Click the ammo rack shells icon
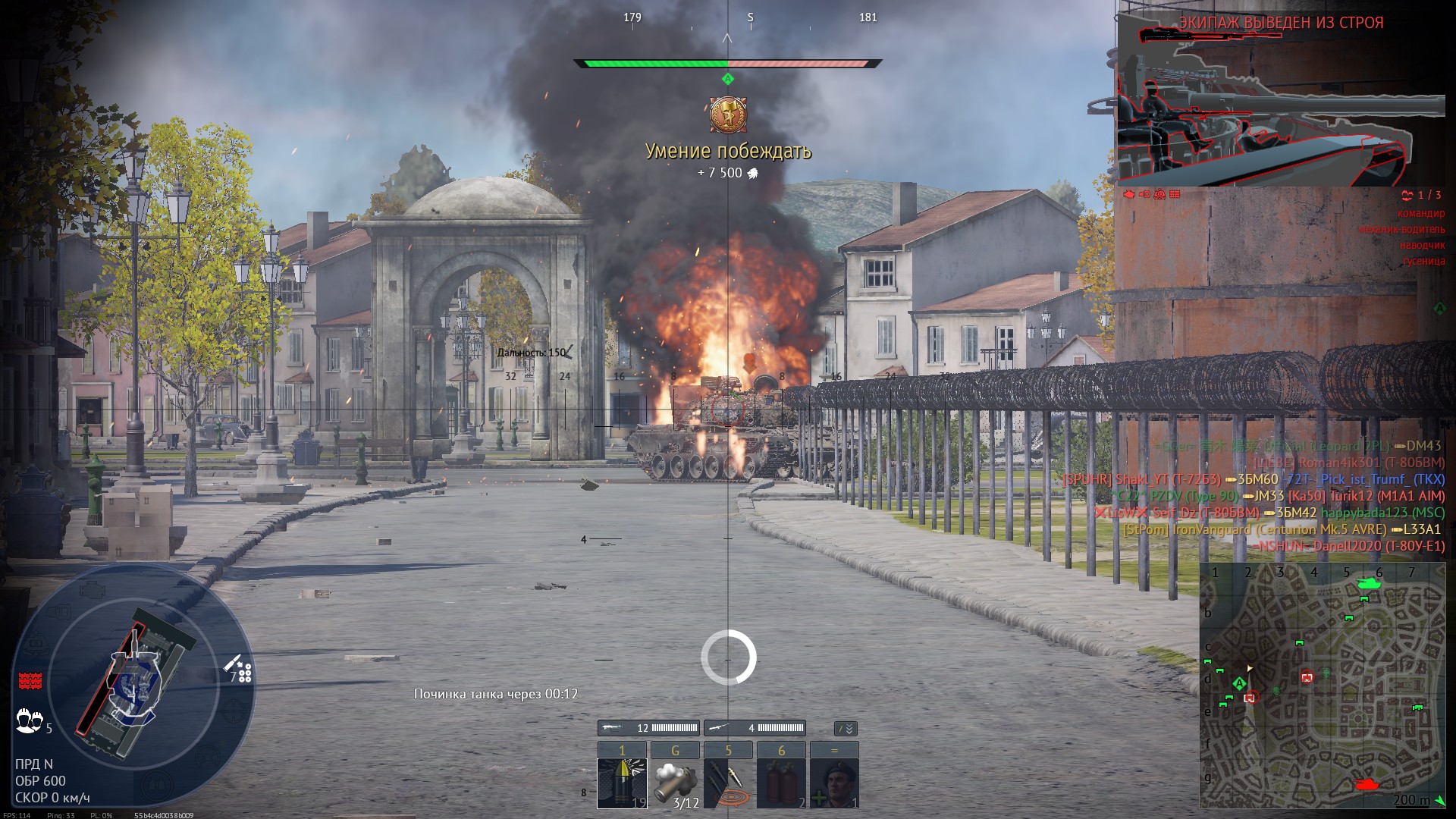The width and height of the screenshot is (1456, 819). [x=240, y=669]
